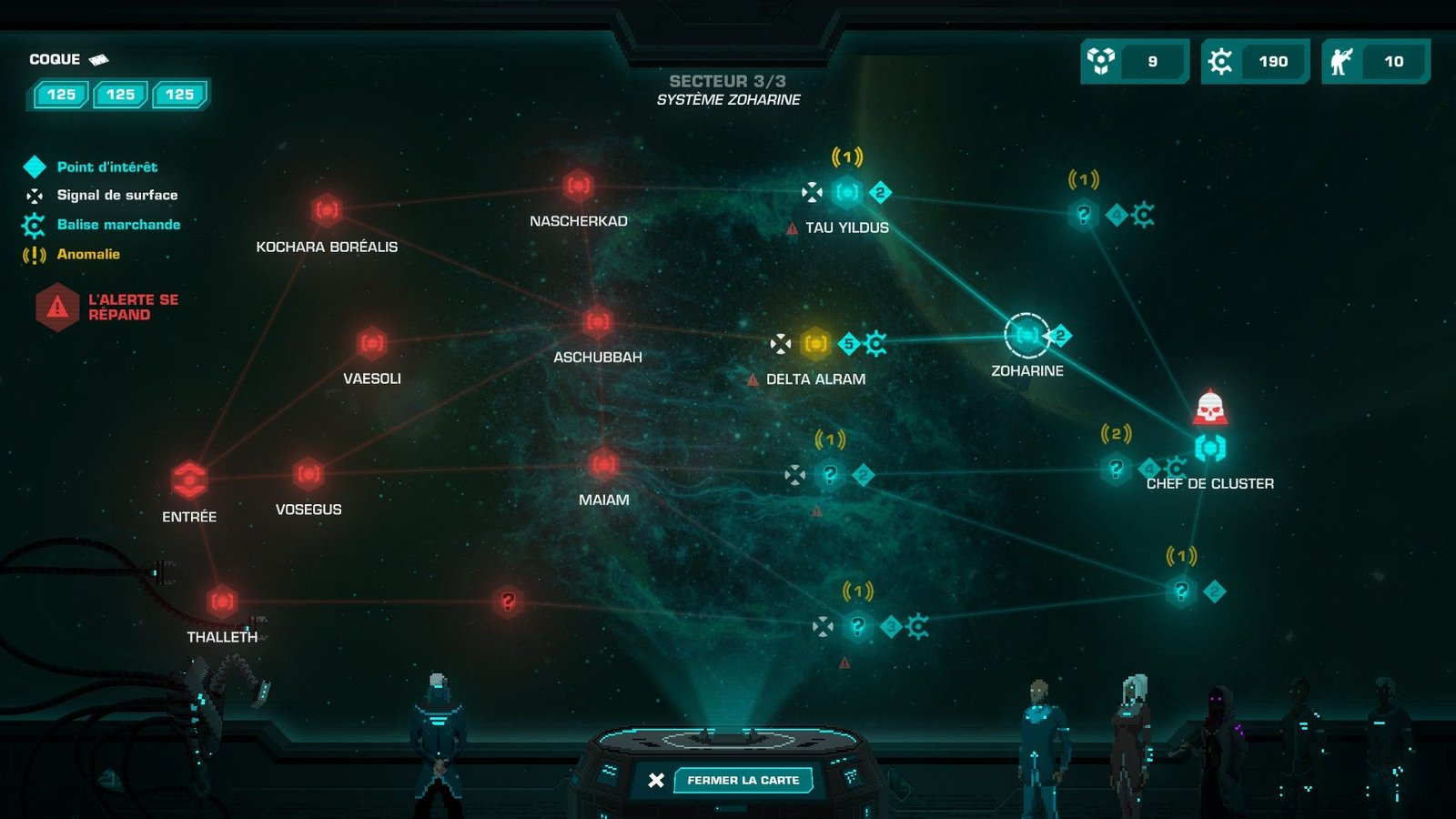The height and width of the screenshot is (819, 1456).
Task: Choose the yellow Delta Alram node
Action: click(815, 343)
